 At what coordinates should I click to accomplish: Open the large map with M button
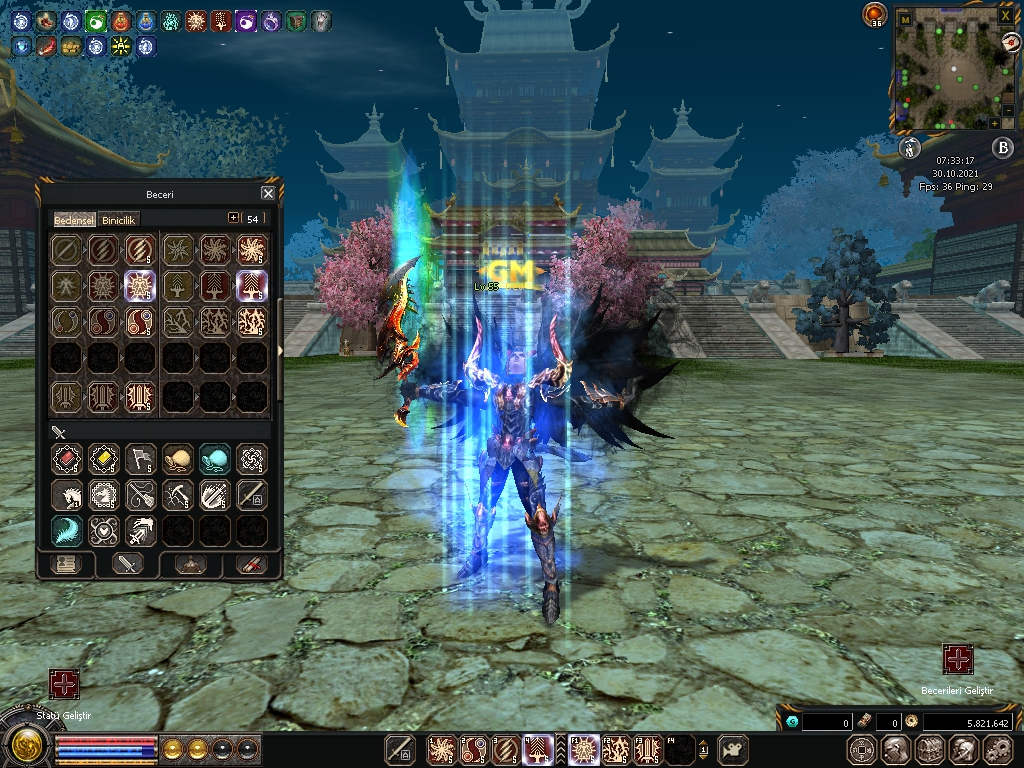pos(905,18)
